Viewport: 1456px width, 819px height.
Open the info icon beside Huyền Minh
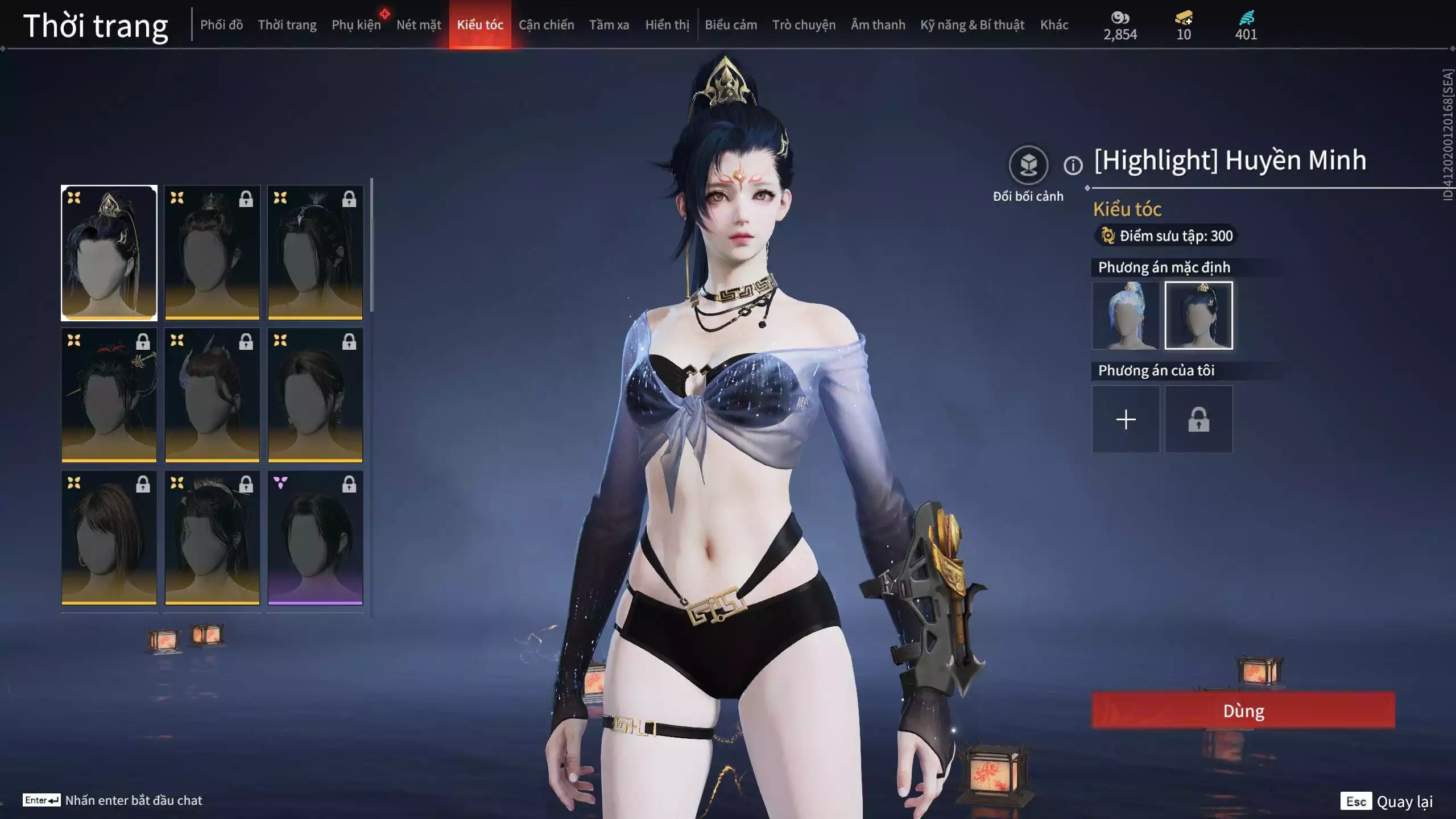[1073, 166]
